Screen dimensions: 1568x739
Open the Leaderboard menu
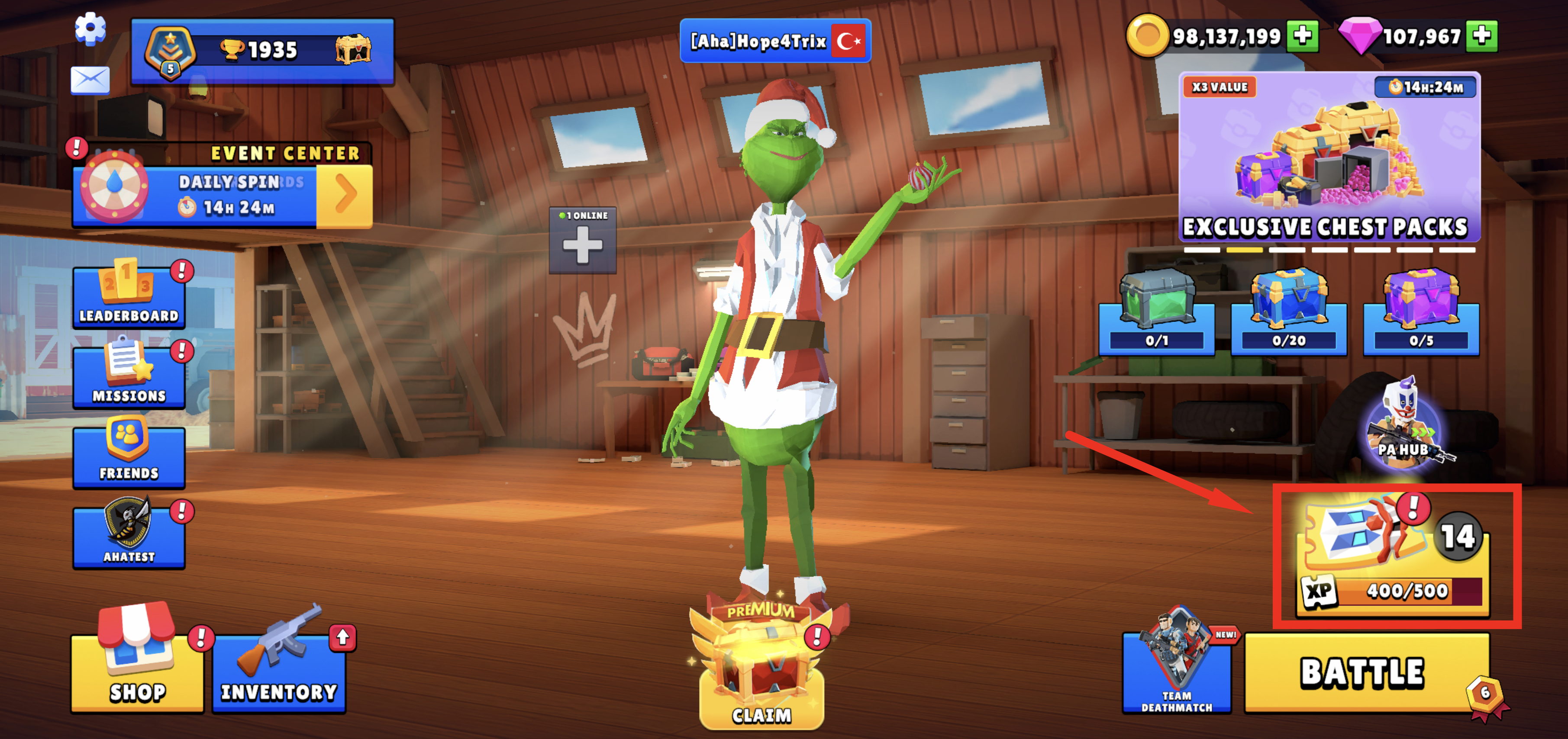coord(129,297)
